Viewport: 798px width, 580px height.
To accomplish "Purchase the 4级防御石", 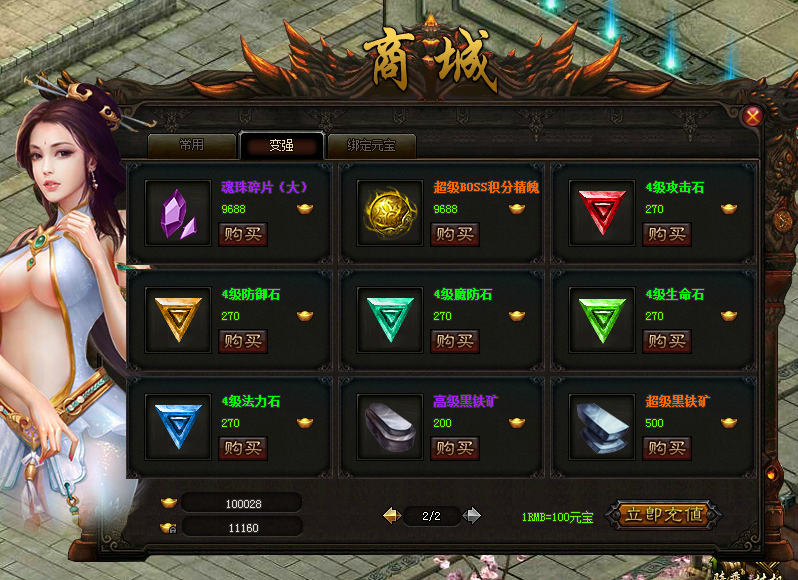I will coord(243,341).
